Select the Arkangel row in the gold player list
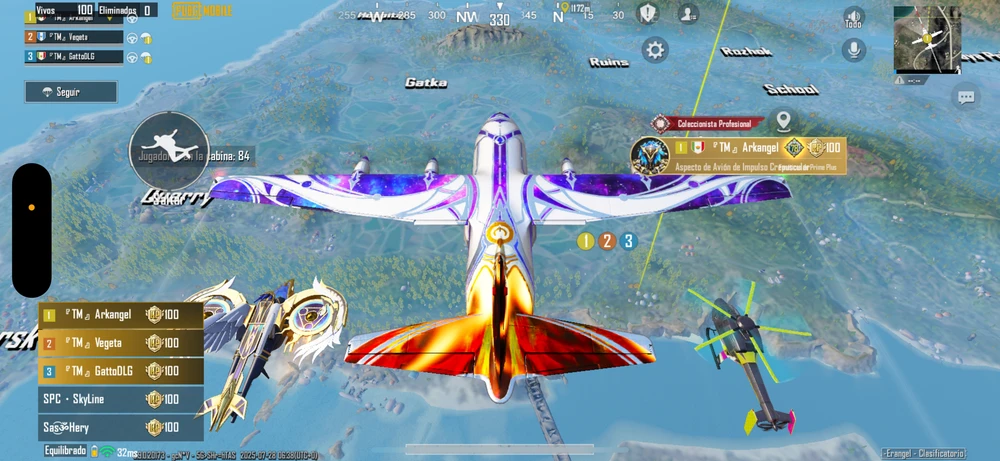This screenshot has width=1000, height=461. click(x=120, y=316)
